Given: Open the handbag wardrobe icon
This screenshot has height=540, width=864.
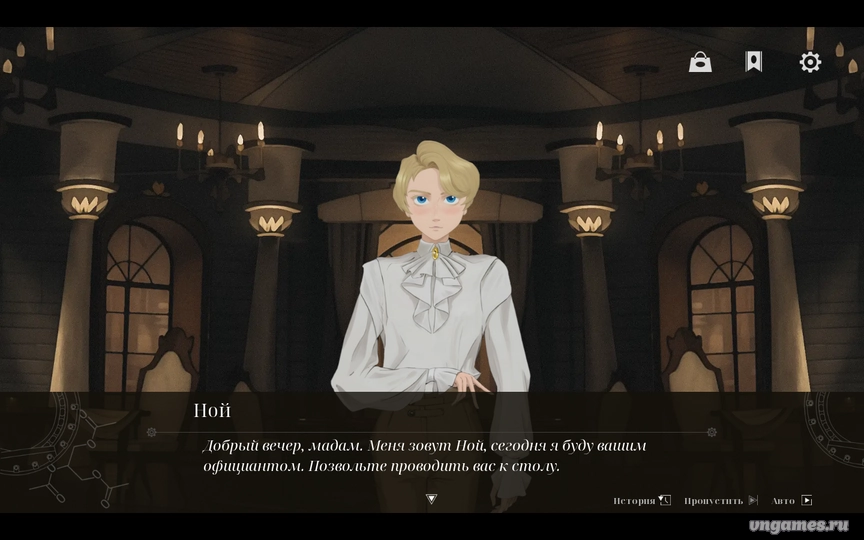Looking at the screenshot, I should pyautogui.click(x=700, y=62).
